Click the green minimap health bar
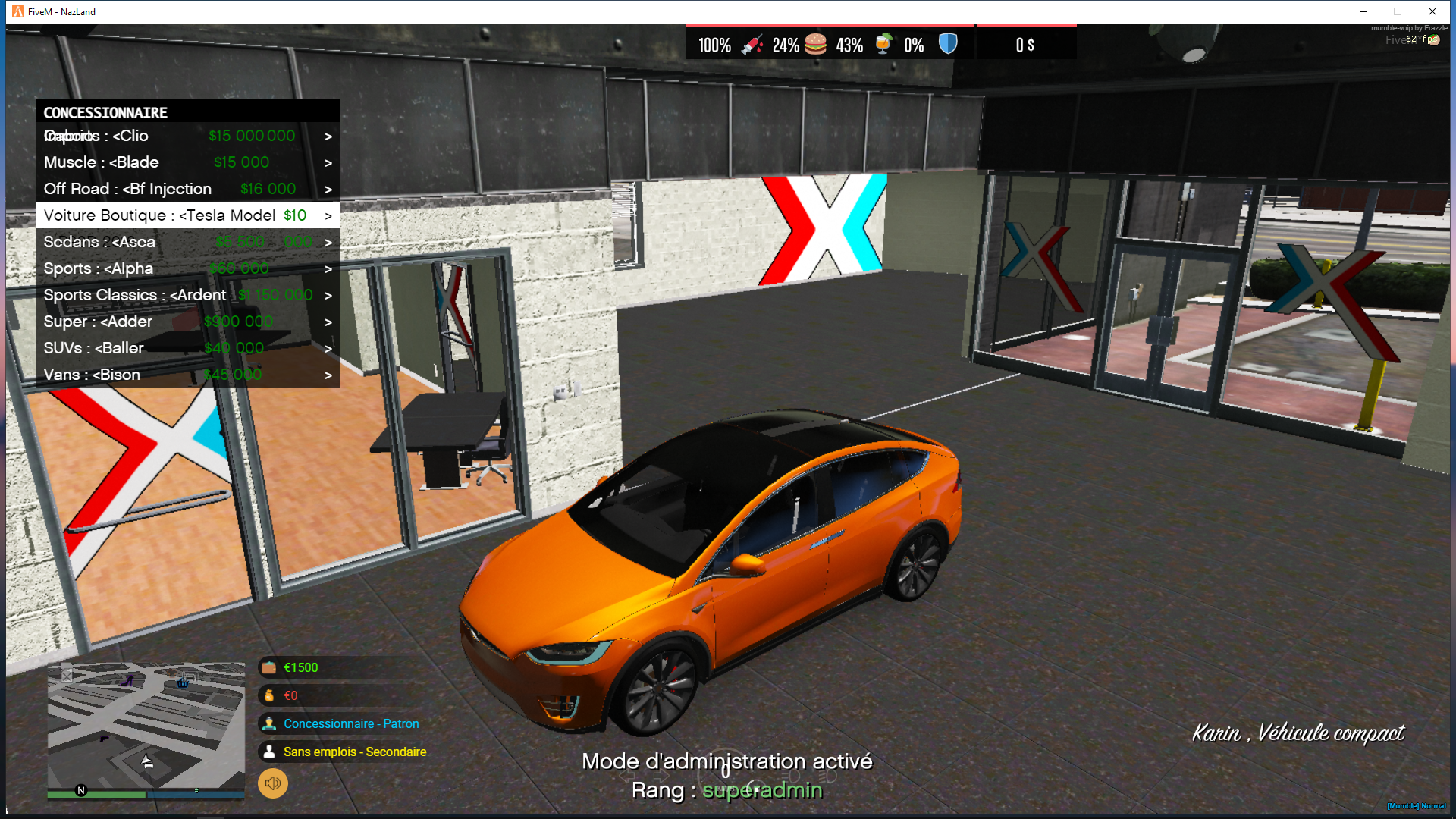The width and height of the screenshot is (1456, 819). tap(95, 794)
